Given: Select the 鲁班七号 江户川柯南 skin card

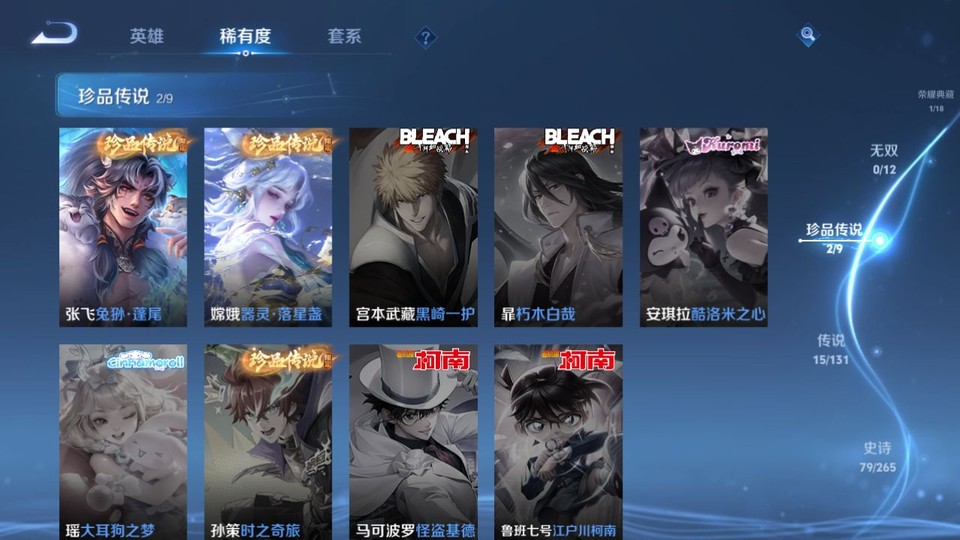Looking at the screenshot, I should [x=558, y=442].
